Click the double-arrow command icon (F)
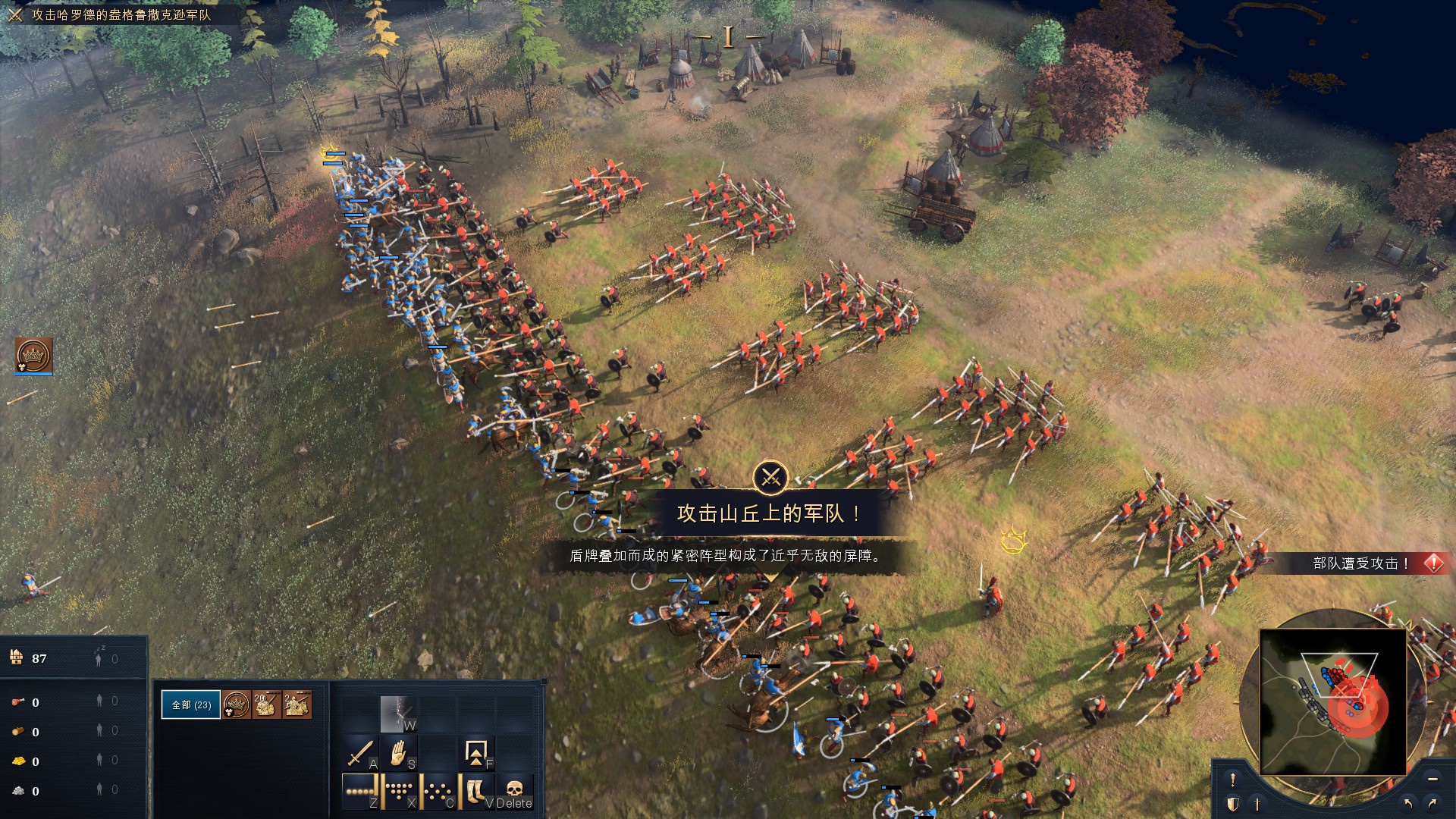 point(475,753)
